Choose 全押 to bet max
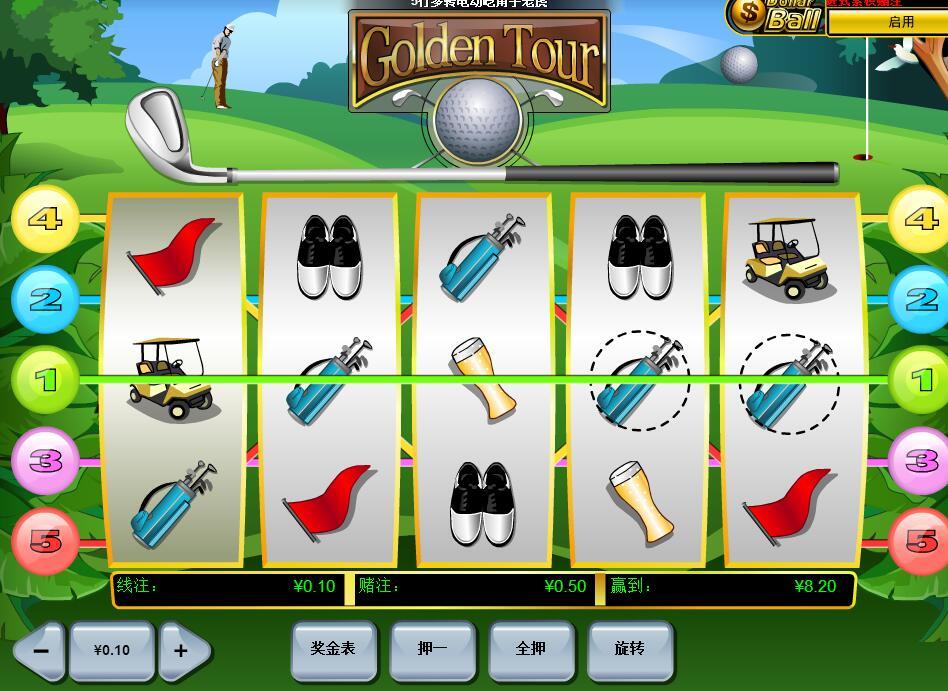Viewport: 948px width, 691px height. click(531, 649)
